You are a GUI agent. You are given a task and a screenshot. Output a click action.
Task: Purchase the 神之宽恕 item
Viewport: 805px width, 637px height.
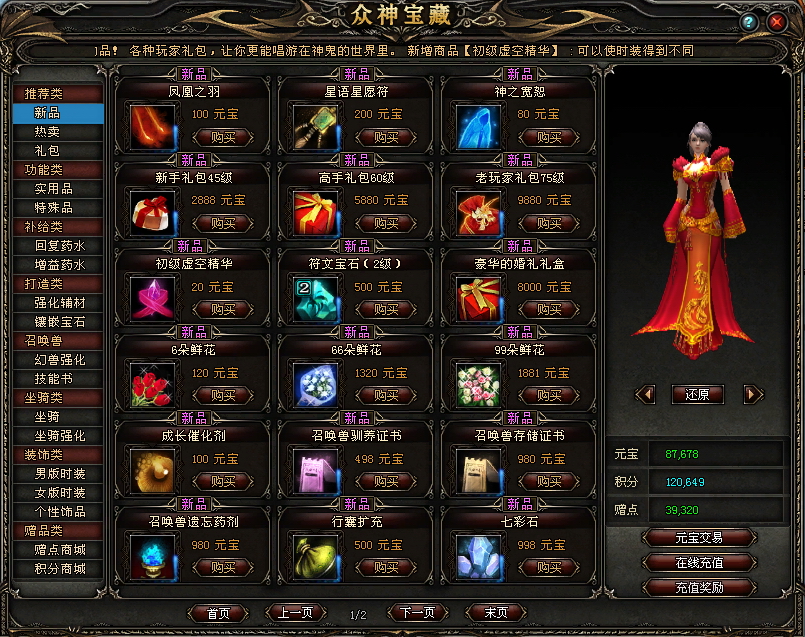(548, 138)
